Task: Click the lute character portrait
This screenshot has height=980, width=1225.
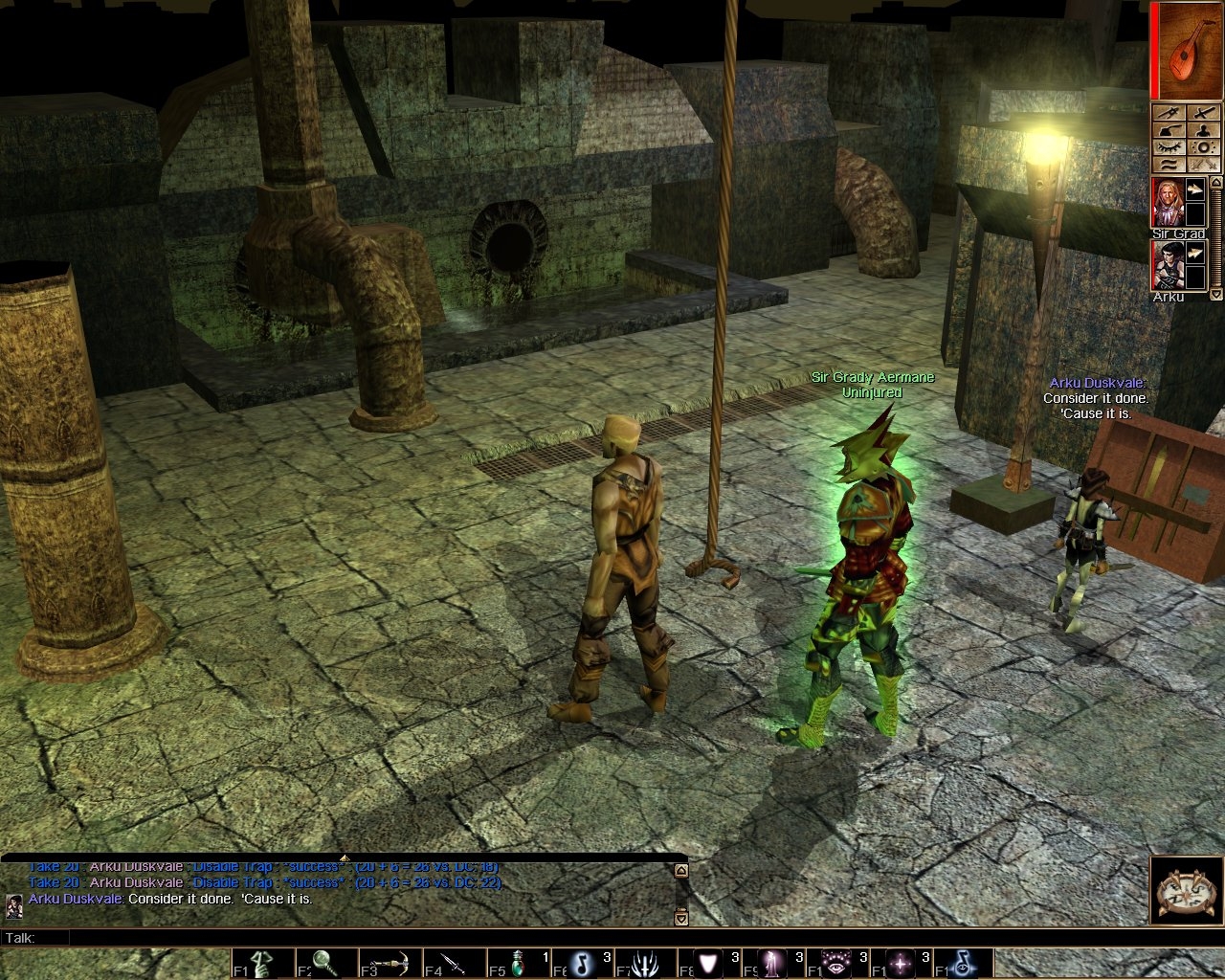Action: point(1188,49)
